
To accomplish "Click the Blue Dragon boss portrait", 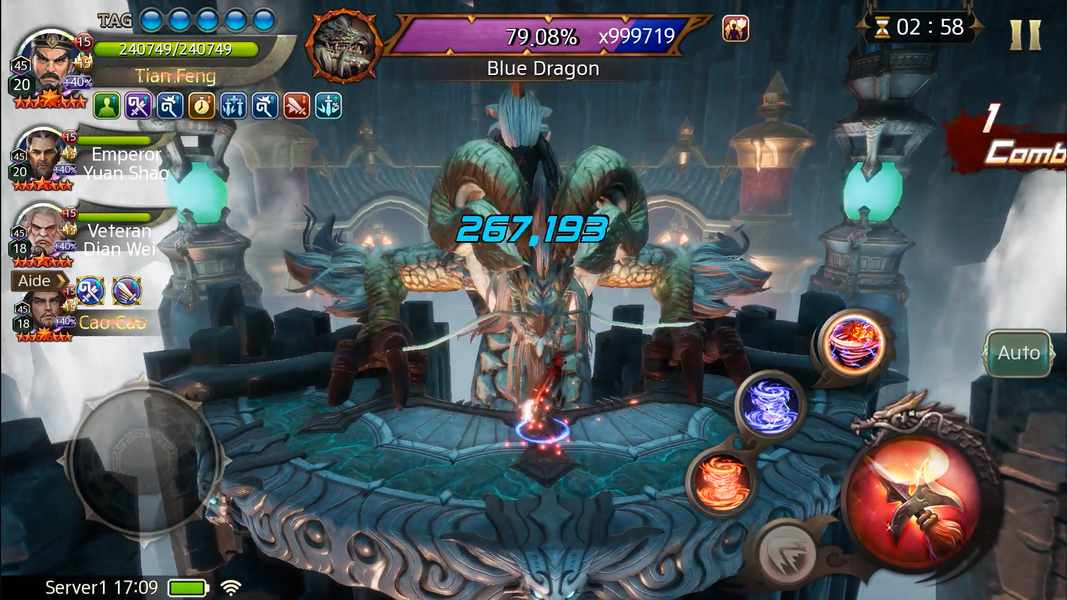I will coord(345,46).
